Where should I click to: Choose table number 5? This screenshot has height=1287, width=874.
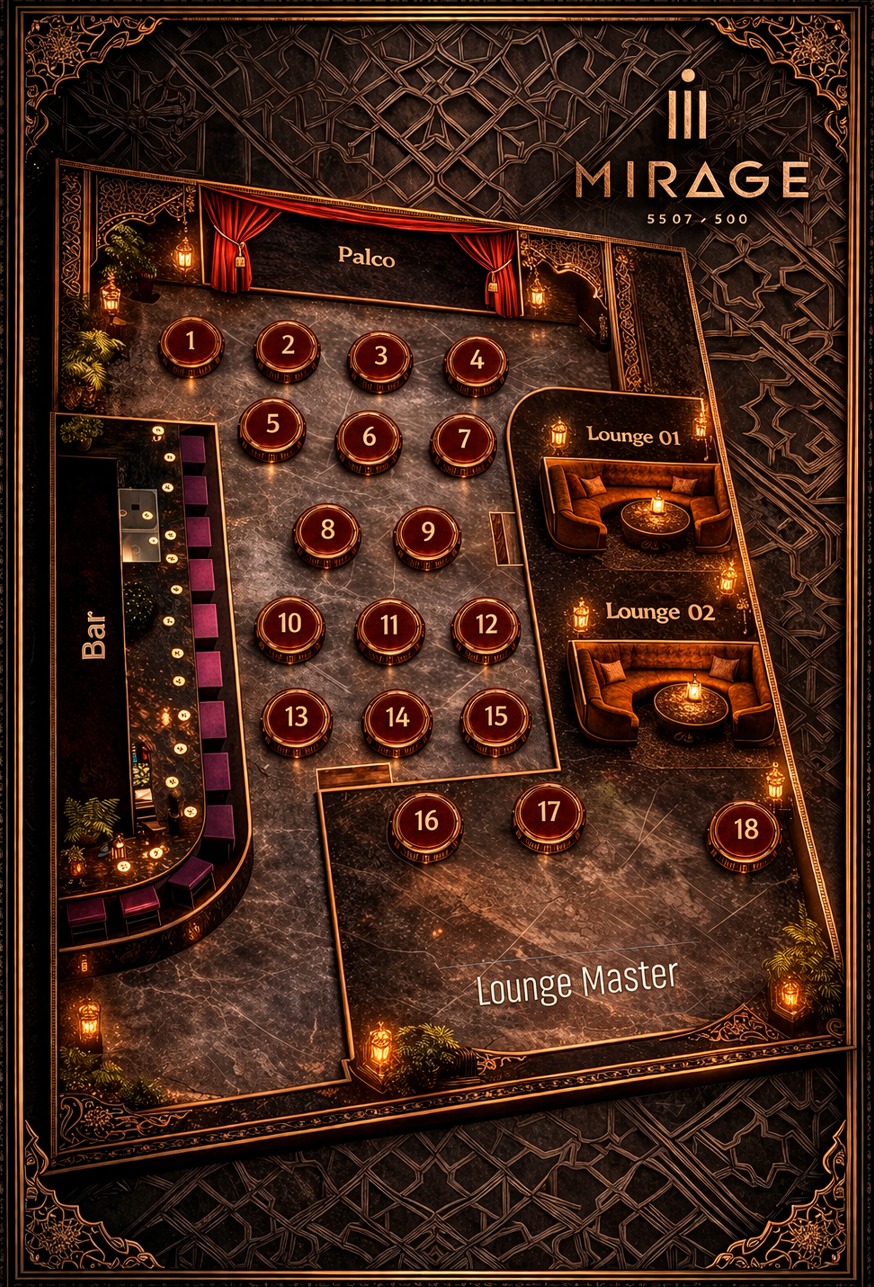[x=272, y=426]
